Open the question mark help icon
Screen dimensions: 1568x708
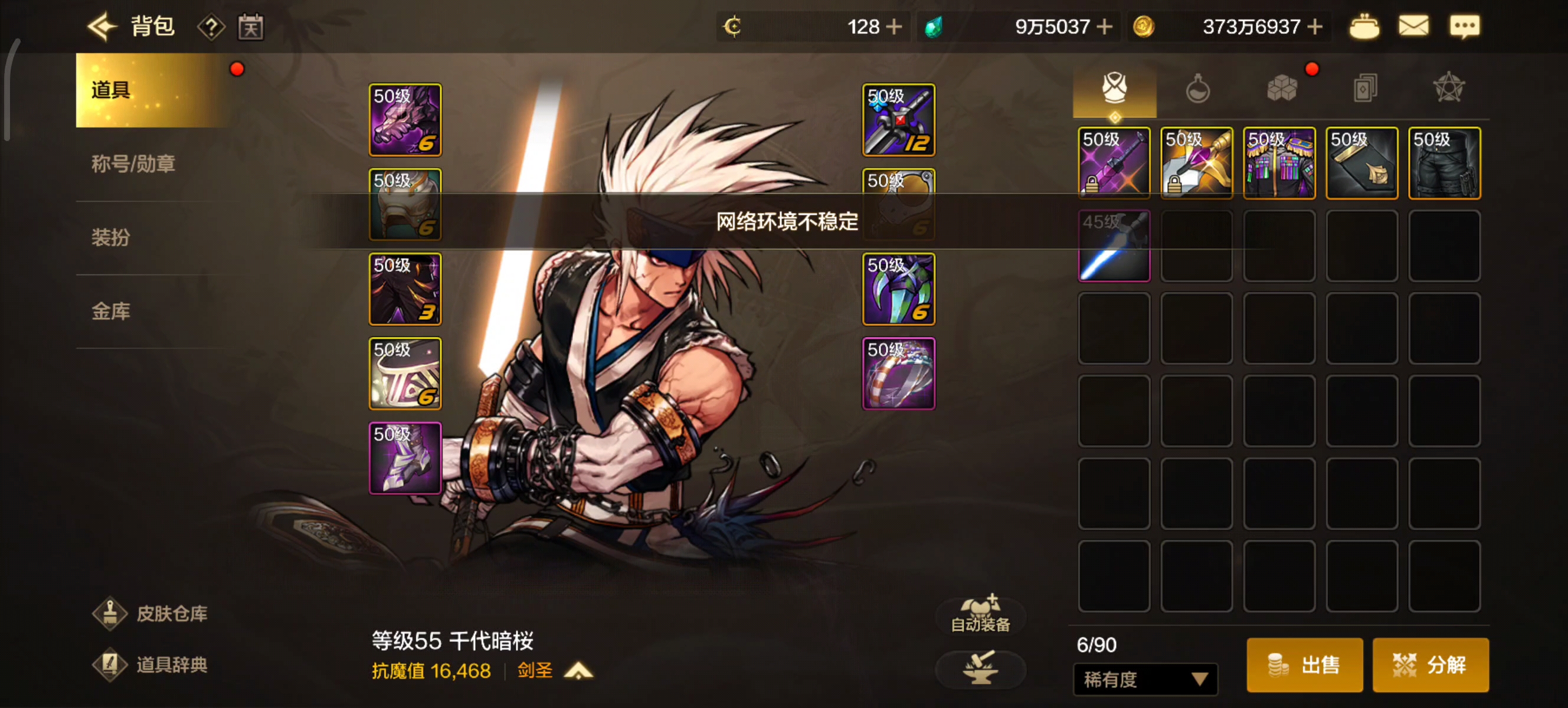point(211,27)
